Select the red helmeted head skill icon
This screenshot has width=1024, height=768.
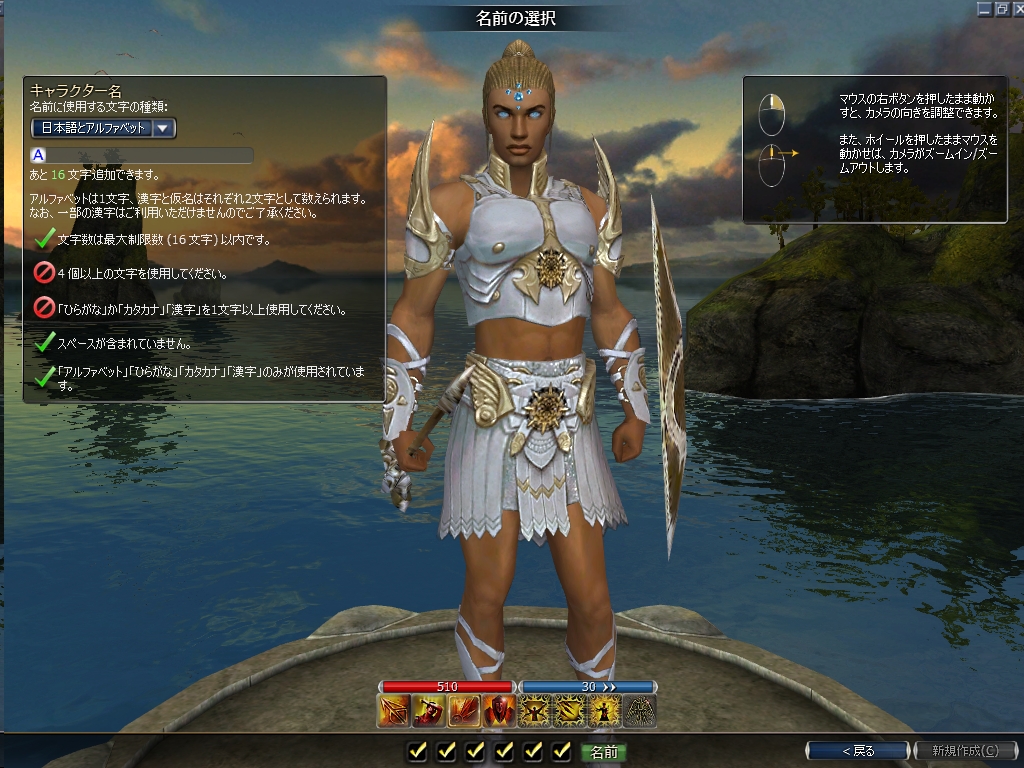(x=498, y=711)
